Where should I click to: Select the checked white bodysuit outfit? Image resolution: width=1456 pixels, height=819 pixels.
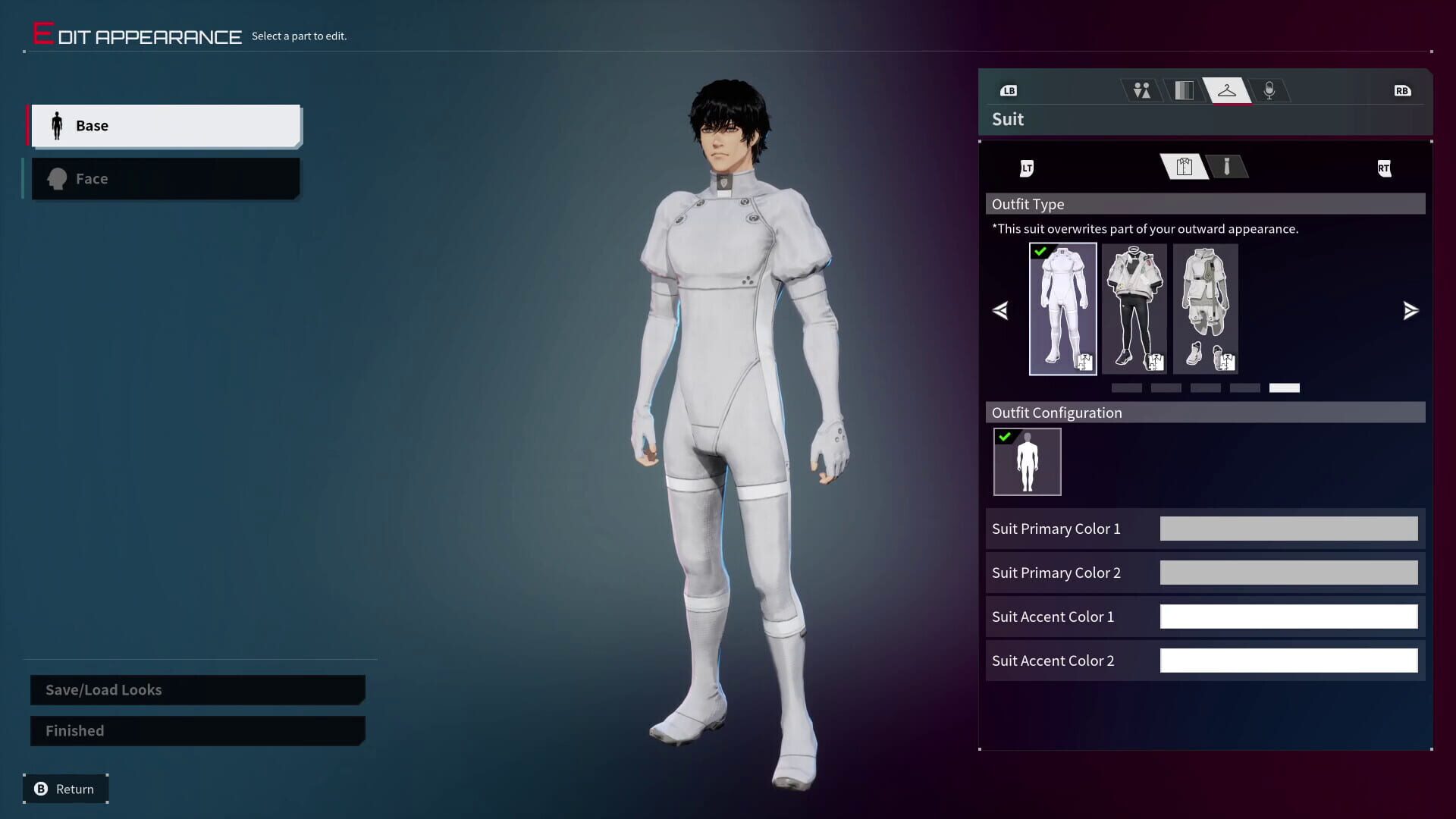pyautogui.click(x=1062, y=309)
